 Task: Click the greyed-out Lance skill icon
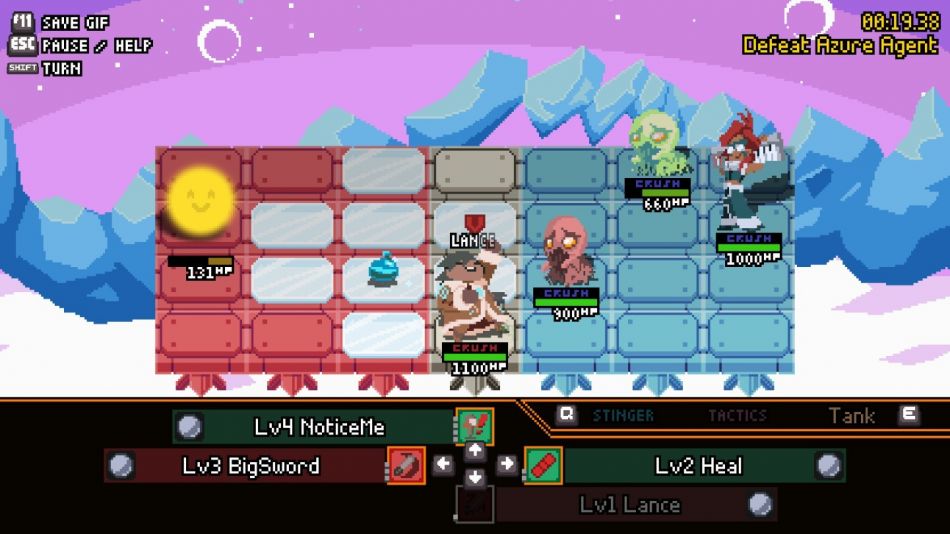474,504
